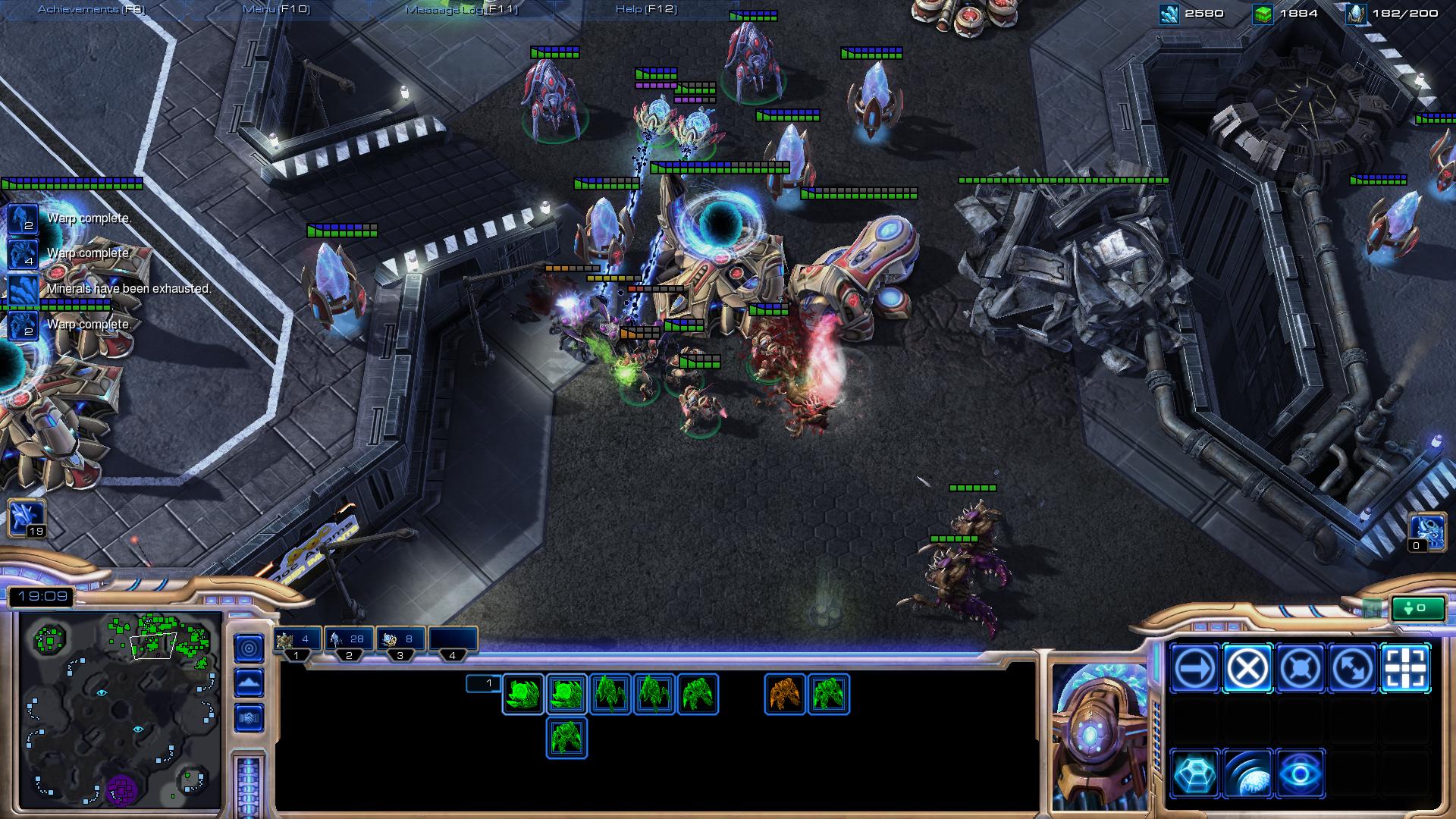Screen dimensions: 1456x819
Task: Activate the minimap ping button
Action: [x=249, y=648]
